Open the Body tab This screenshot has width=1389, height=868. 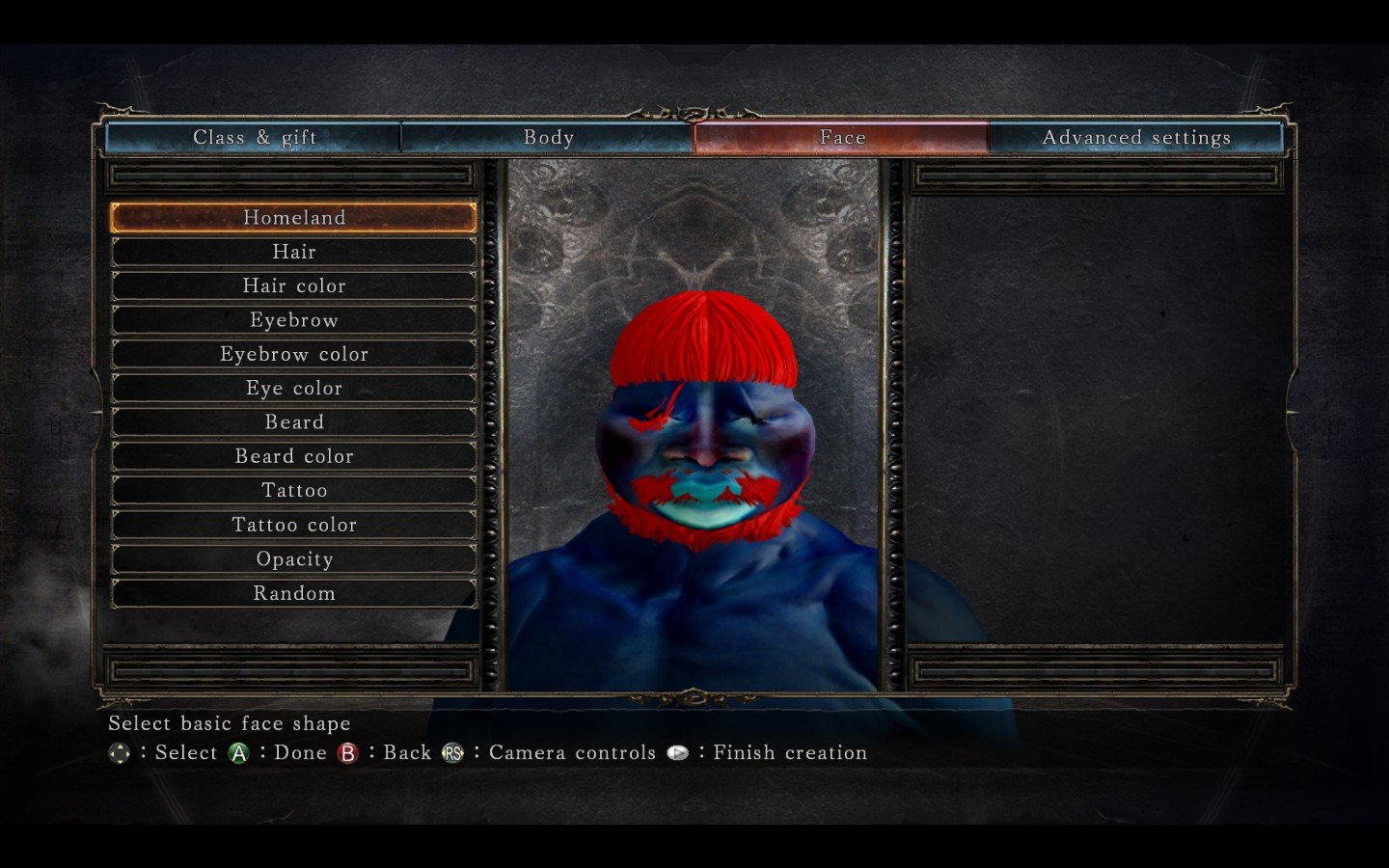pyautogui.click(x=548, y=138)
